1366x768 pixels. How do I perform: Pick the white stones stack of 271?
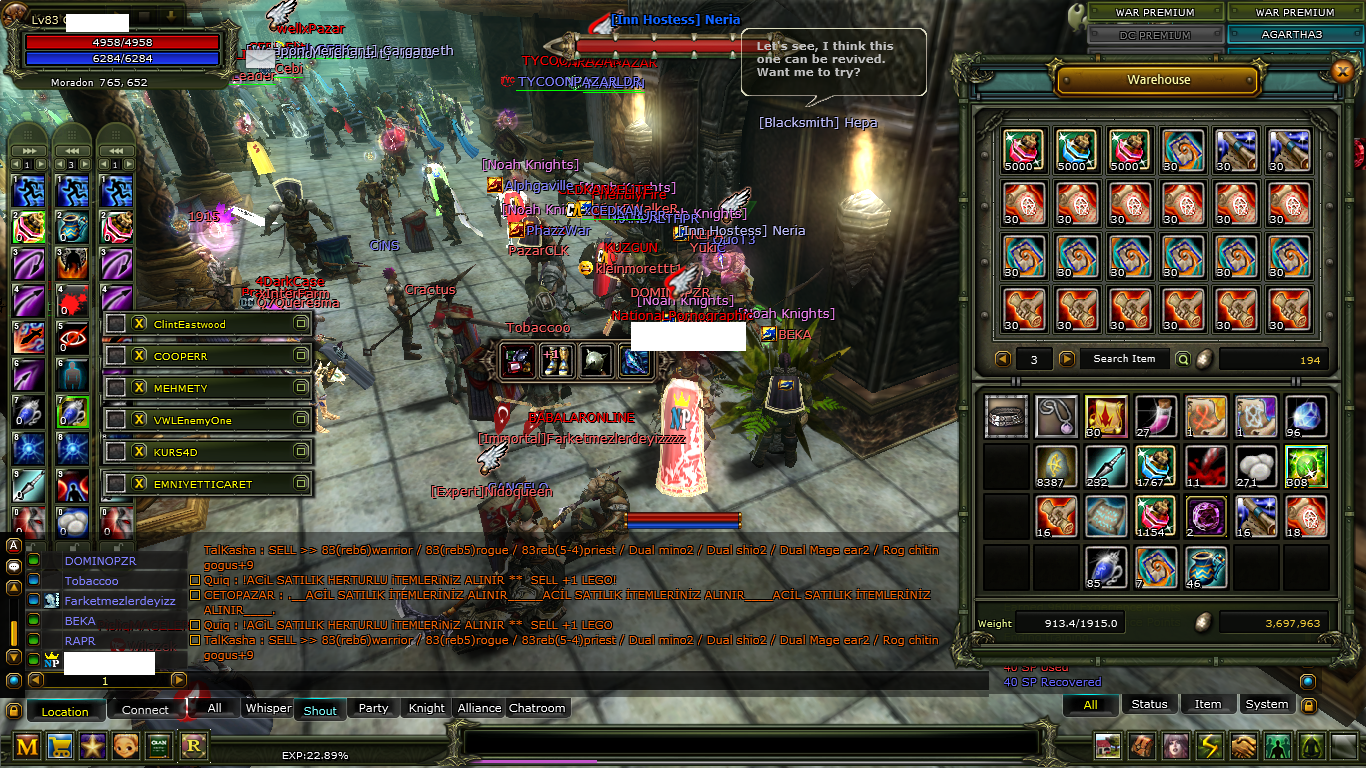pyautogui.click(x=1257, y=466)
